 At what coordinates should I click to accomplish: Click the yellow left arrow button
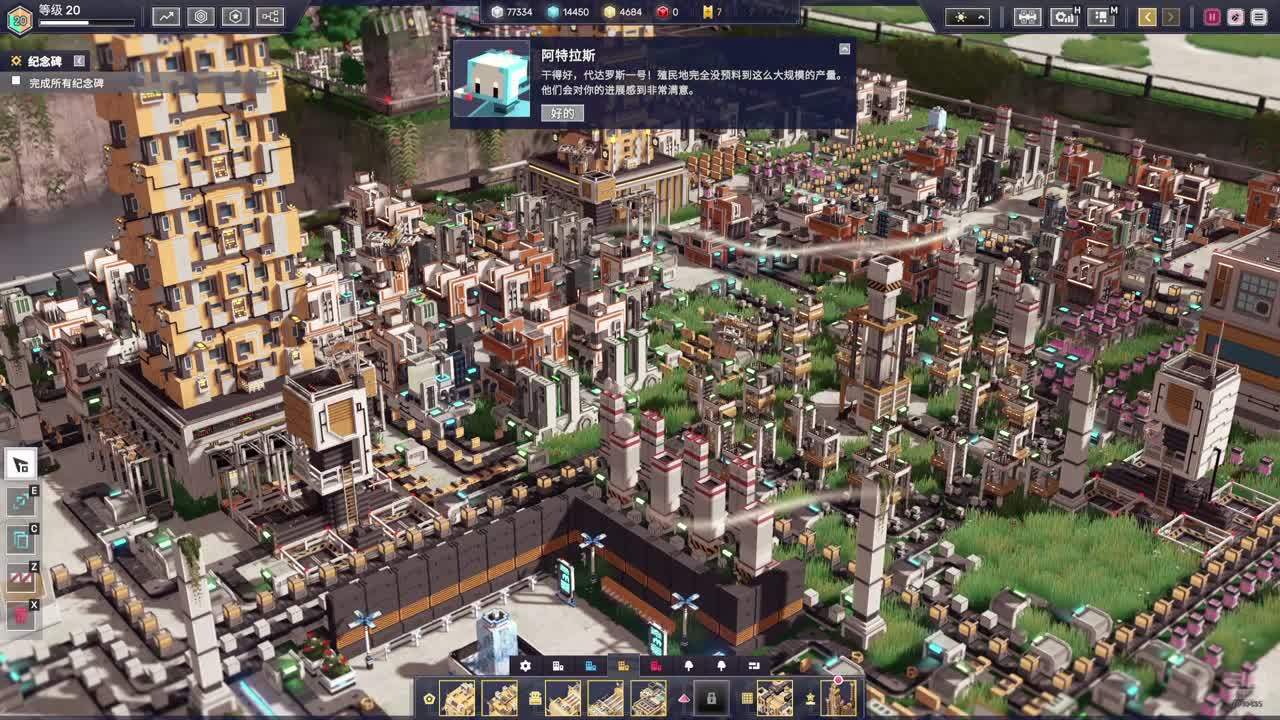[x=1147, y=16]
